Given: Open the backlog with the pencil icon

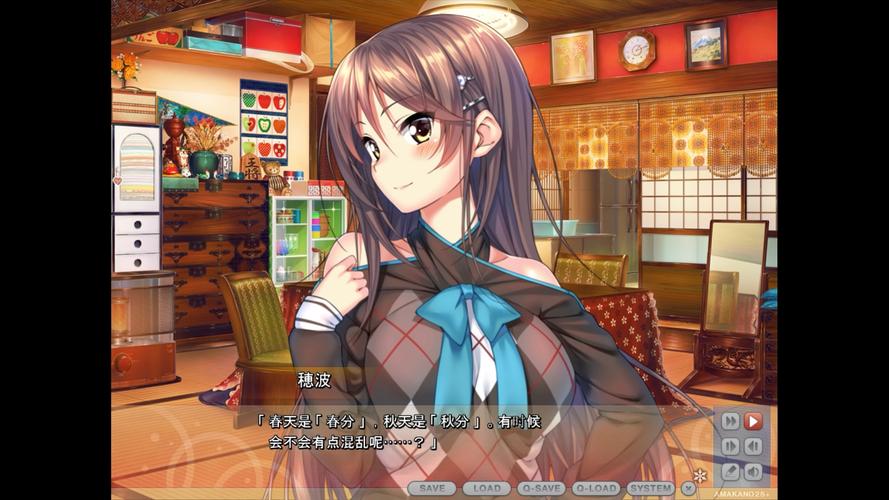Looking at the screenshot, I should click(x=730, y=471).
